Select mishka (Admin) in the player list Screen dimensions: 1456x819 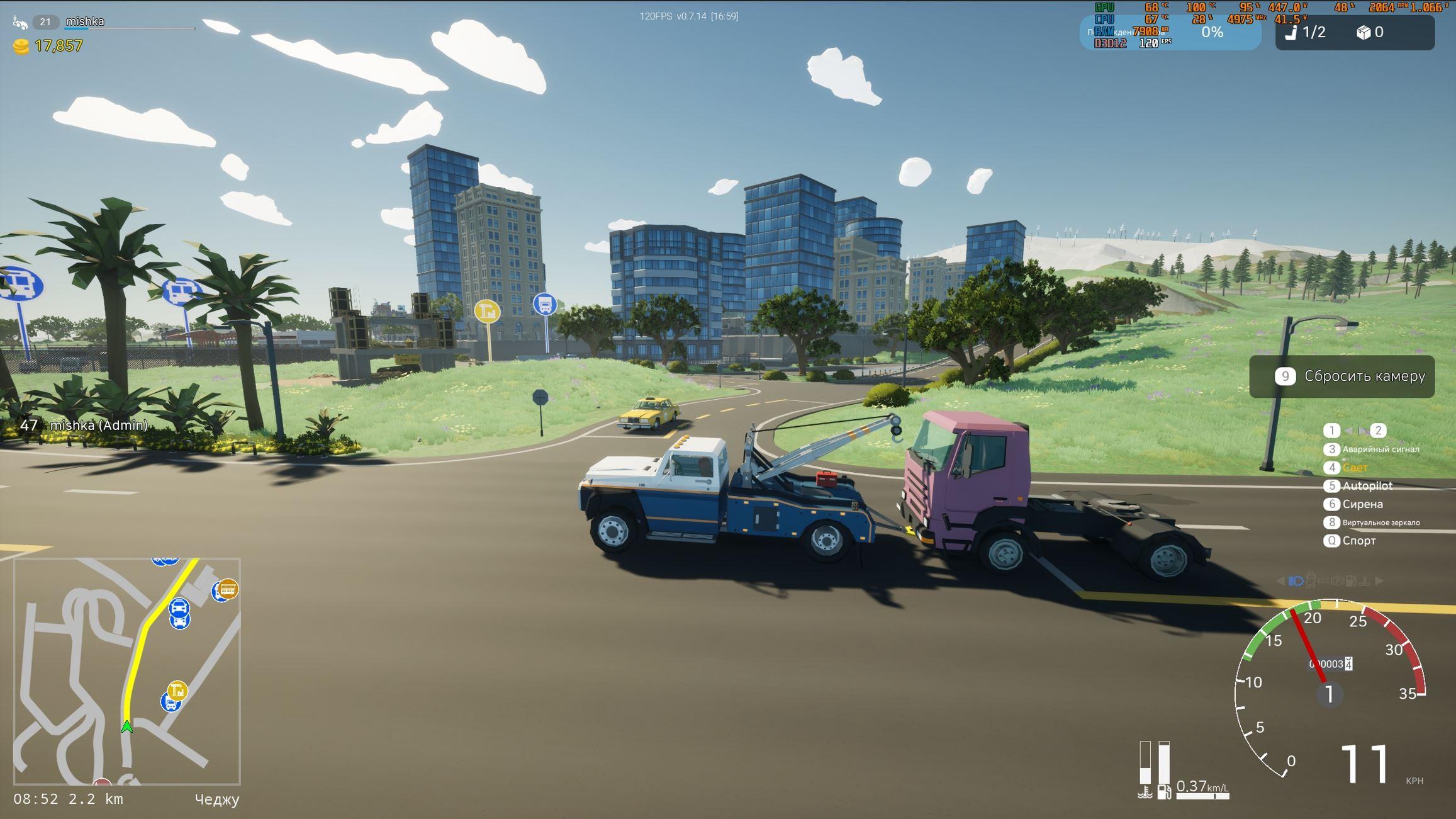(x=98, y=426)
